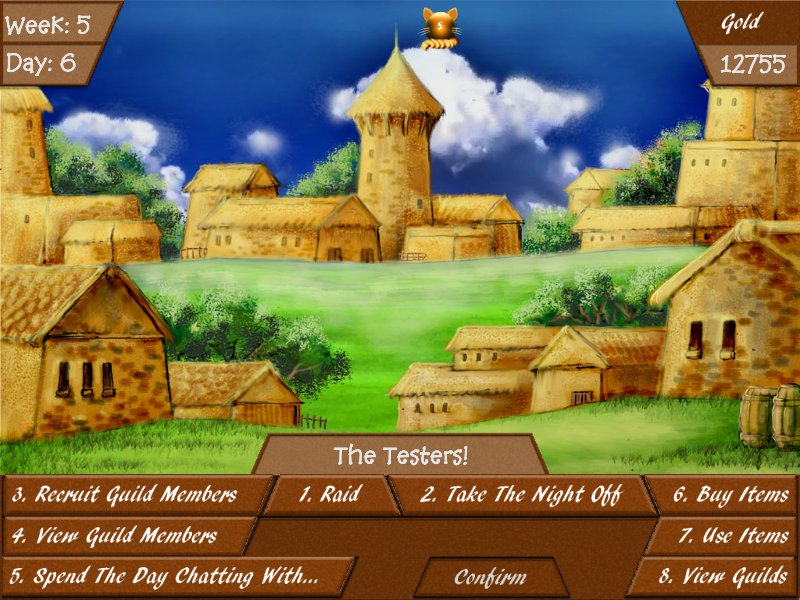The width and height of the screenshot is (800, 600).
Task: Open the Buy Items shop
Action: [729, 495]
